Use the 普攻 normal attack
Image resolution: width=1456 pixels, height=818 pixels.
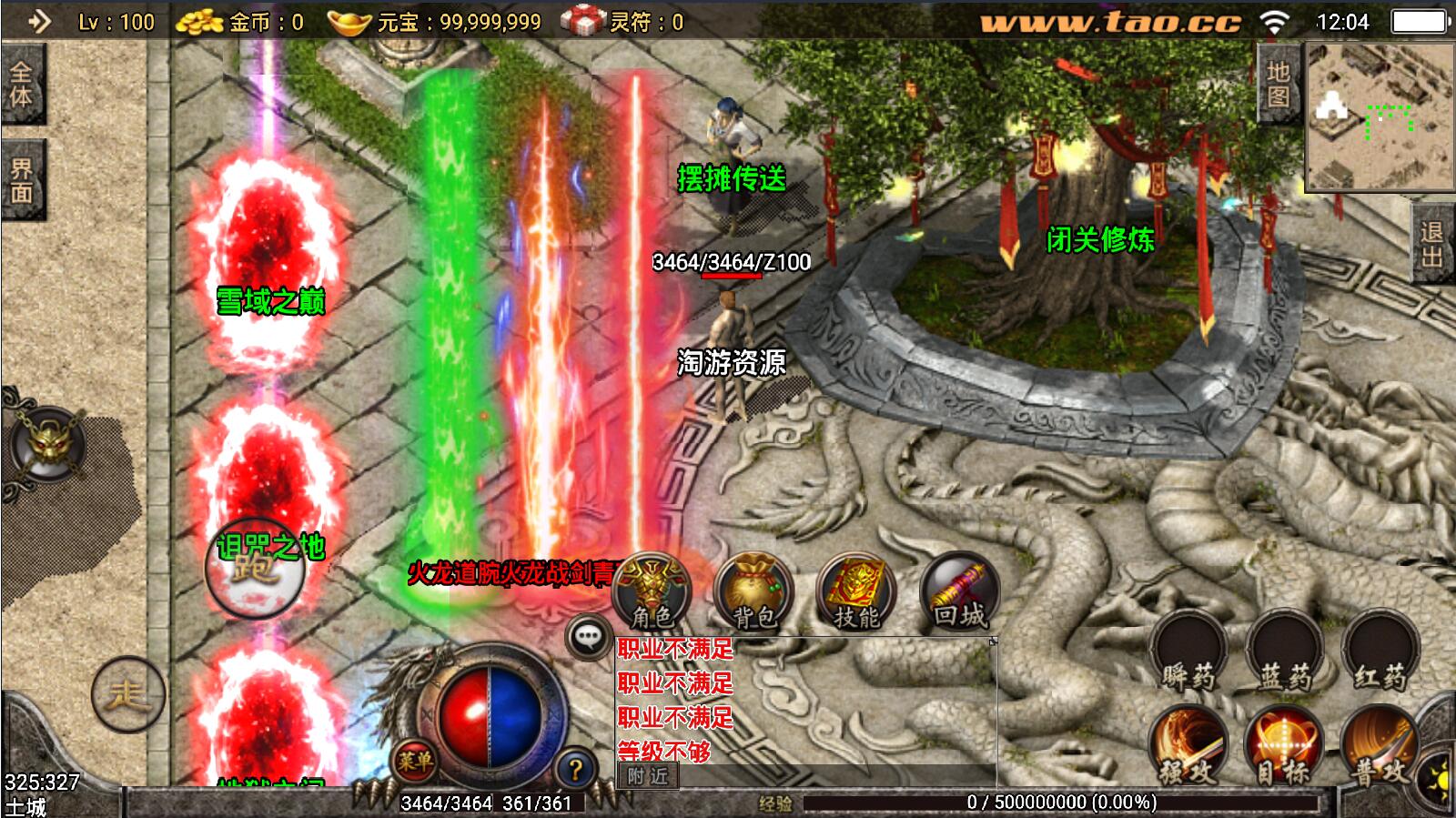point(1380,746)
